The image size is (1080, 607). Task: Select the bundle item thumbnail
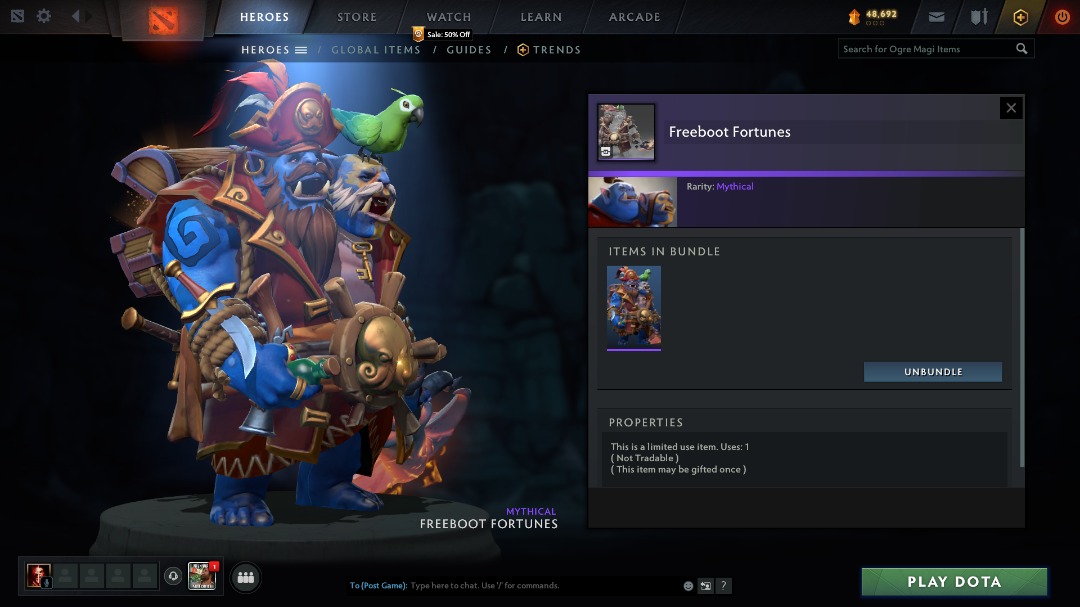[x=634, y=307]
